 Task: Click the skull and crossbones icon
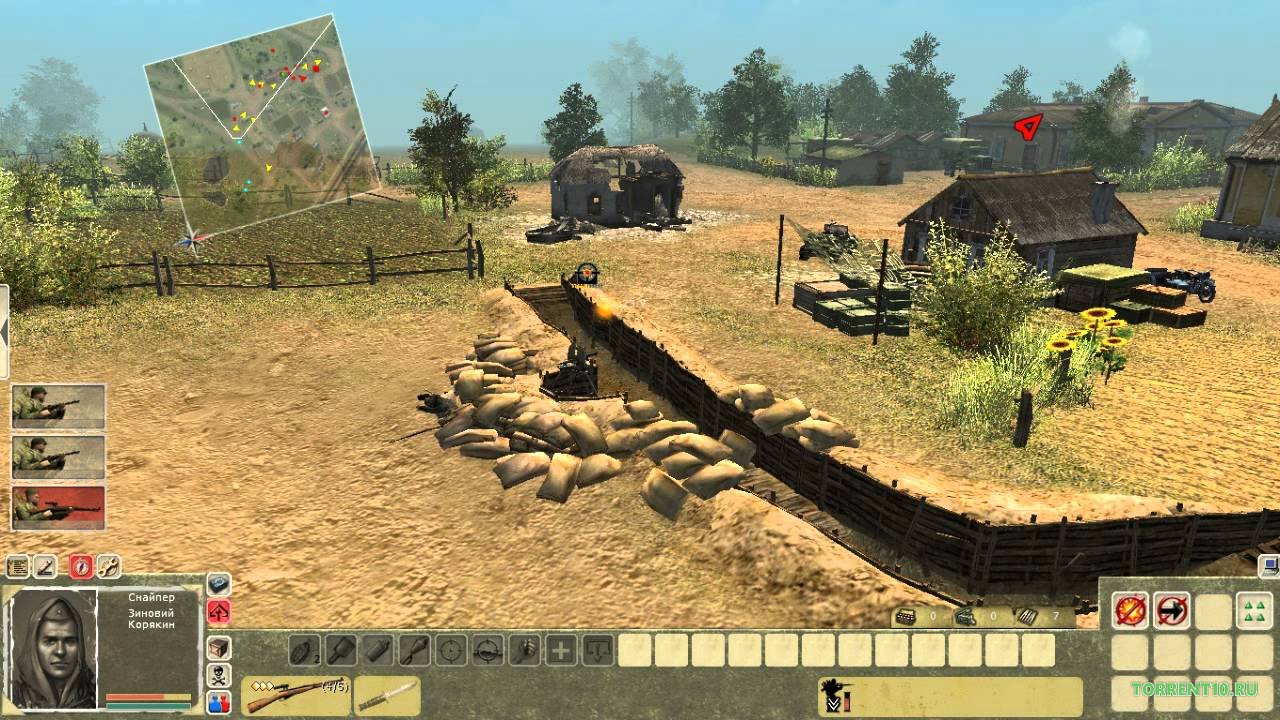pyautogui.click(x=219, y=675)
